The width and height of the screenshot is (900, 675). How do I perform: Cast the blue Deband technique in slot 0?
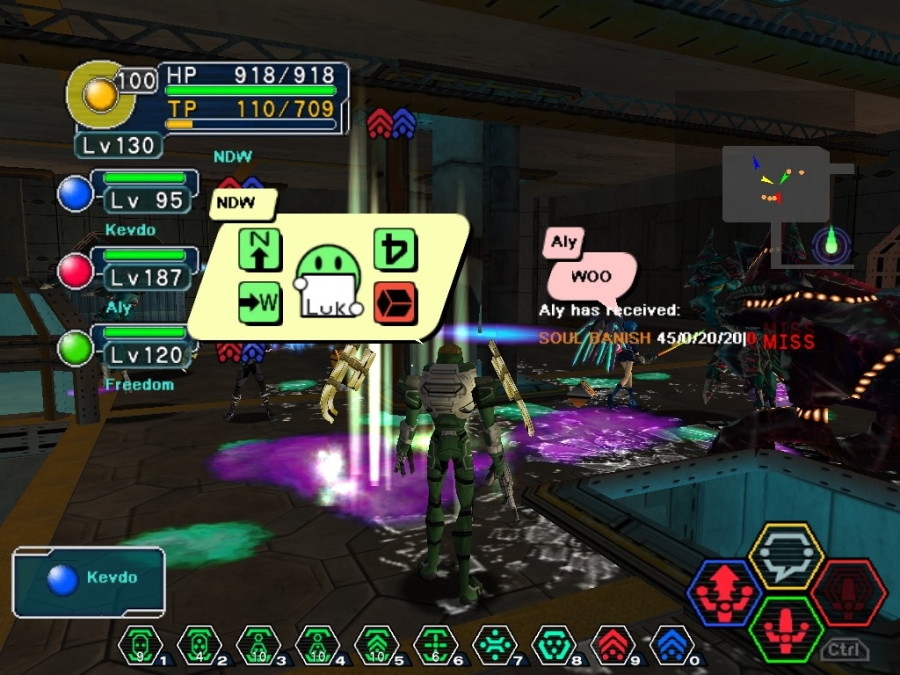671,645
